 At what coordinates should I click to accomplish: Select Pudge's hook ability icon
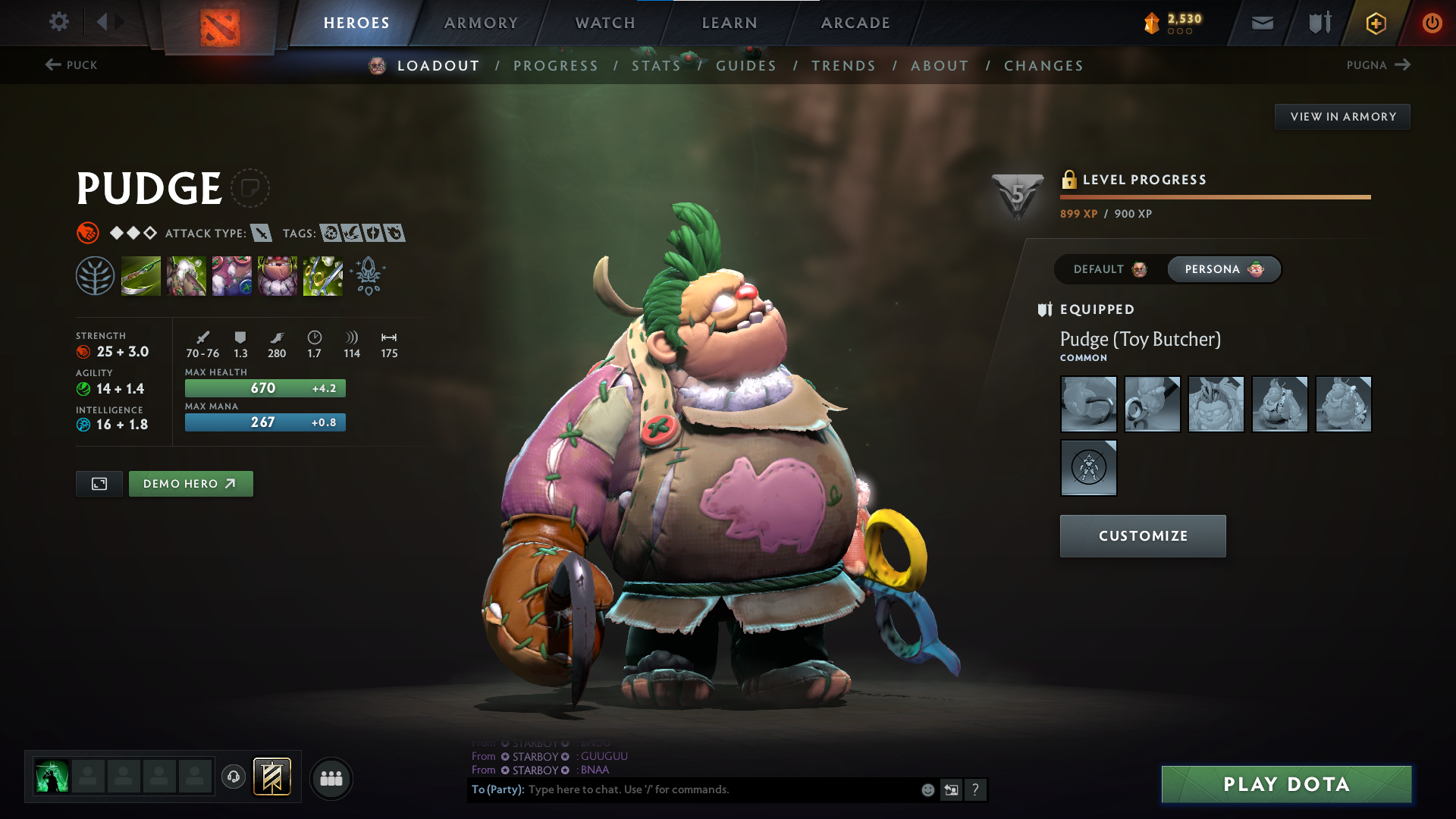(x=141, y=275)
